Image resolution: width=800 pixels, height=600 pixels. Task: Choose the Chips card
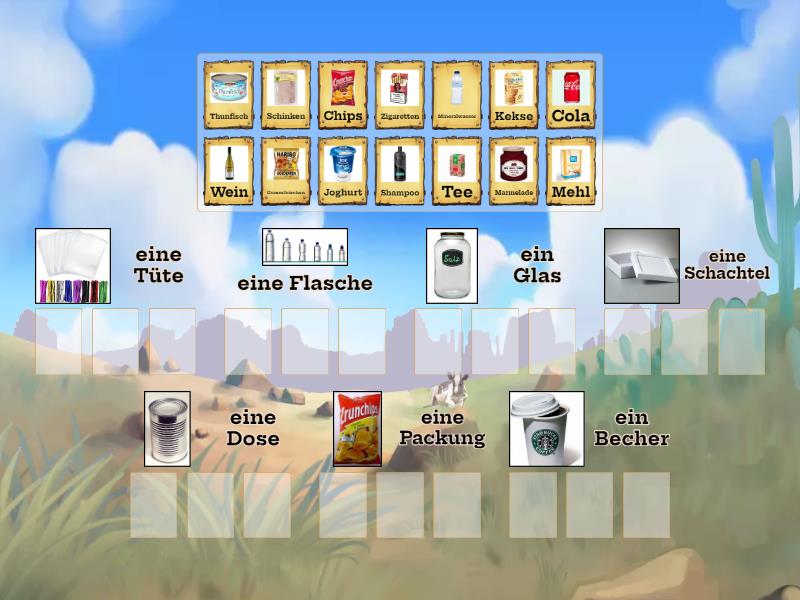point(342,95)
